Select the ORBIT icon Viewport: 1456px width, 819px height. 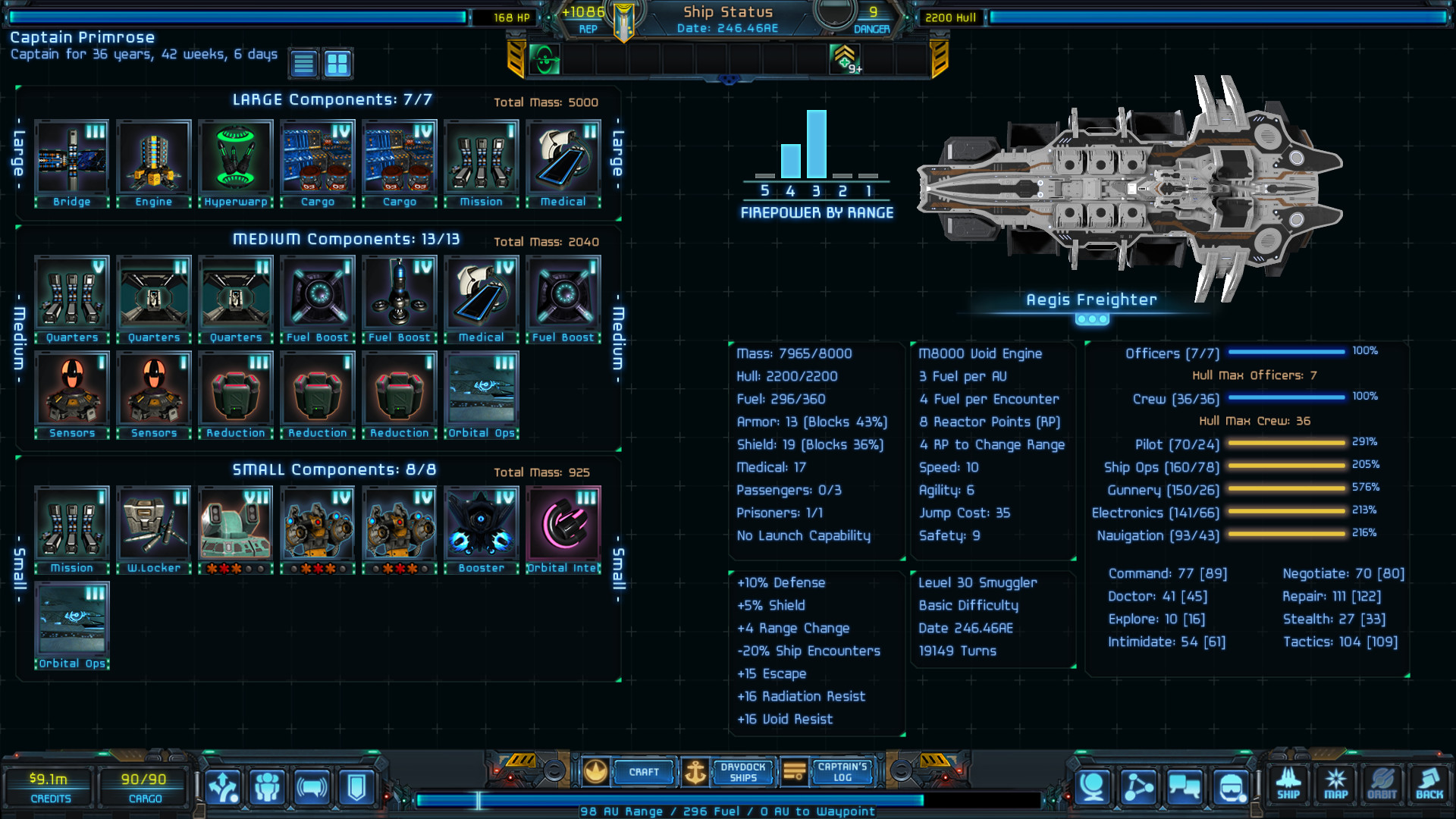[1382, 785]
